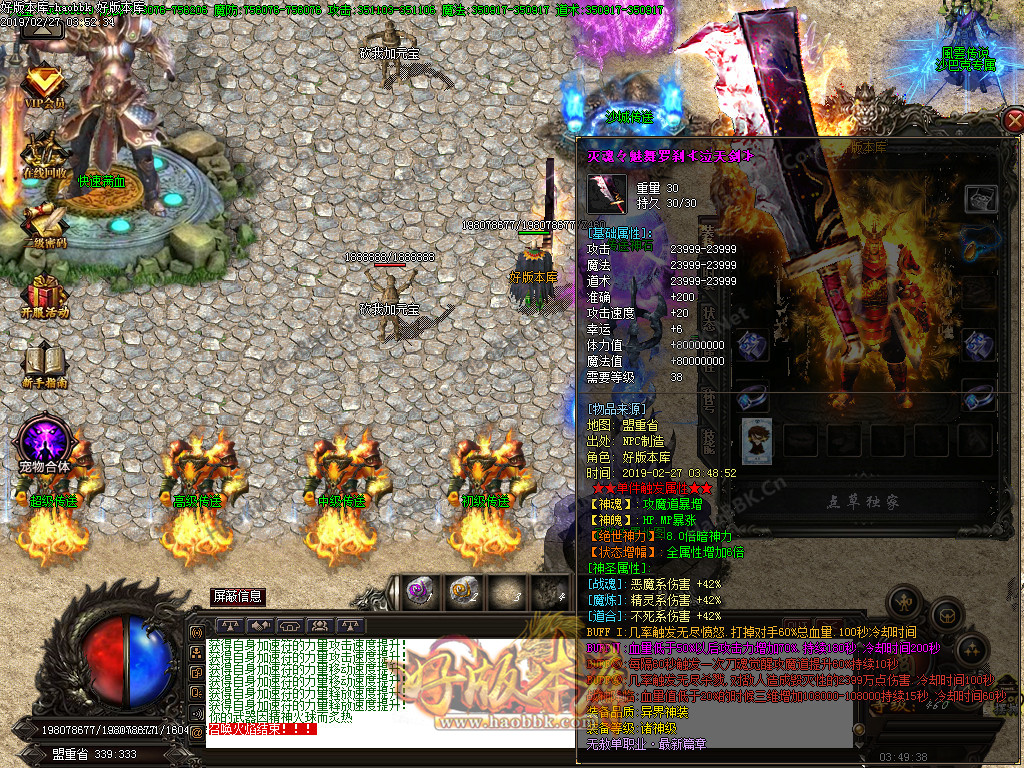Use the purple swirl stone in belt slot 1
The width and height of the screenshot is (1024, 768).
click(420, 592)
